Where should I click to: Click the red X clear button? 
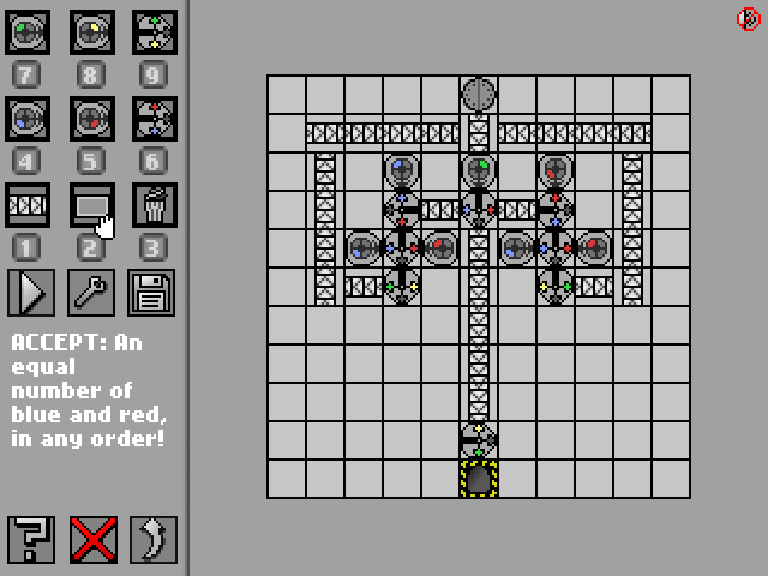click(93, 540)
